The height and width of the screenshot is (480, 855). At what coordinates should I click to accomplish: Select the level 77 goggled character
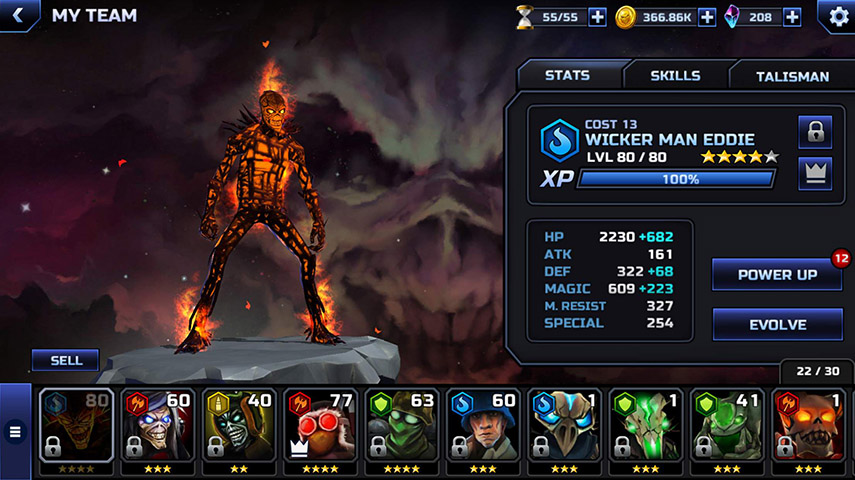pos(320,425)
